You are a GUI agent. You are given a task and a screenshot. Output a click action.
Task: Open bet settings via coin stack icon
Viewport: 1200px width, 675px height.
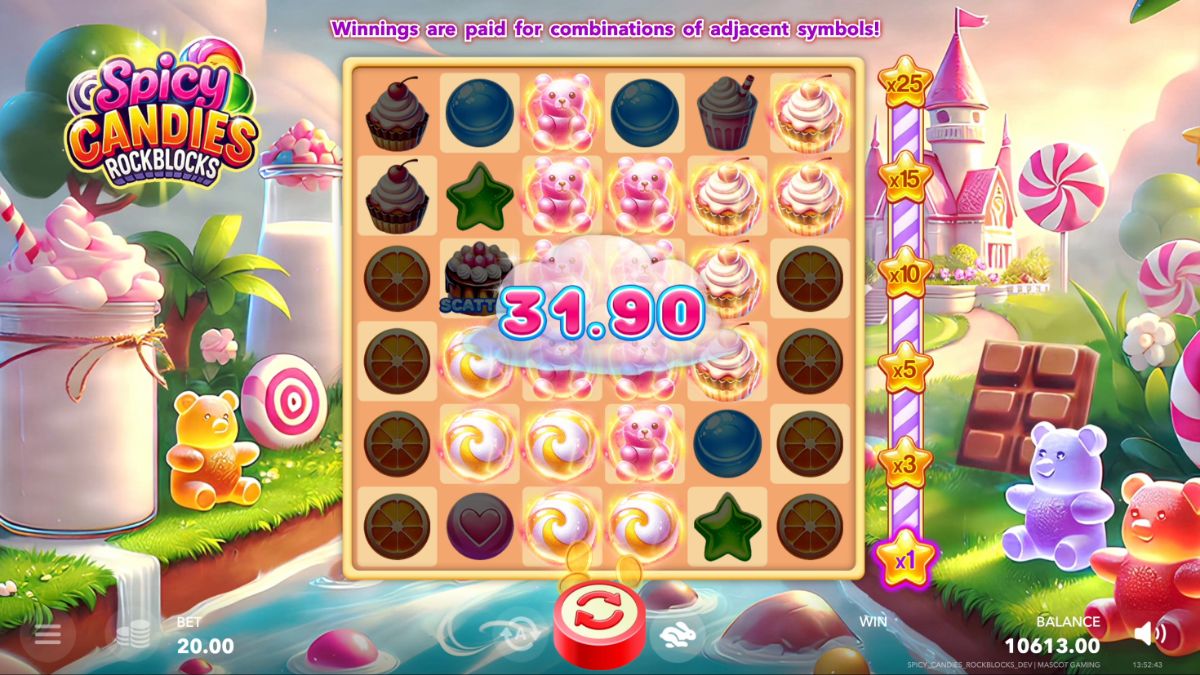tap(133, 635)
